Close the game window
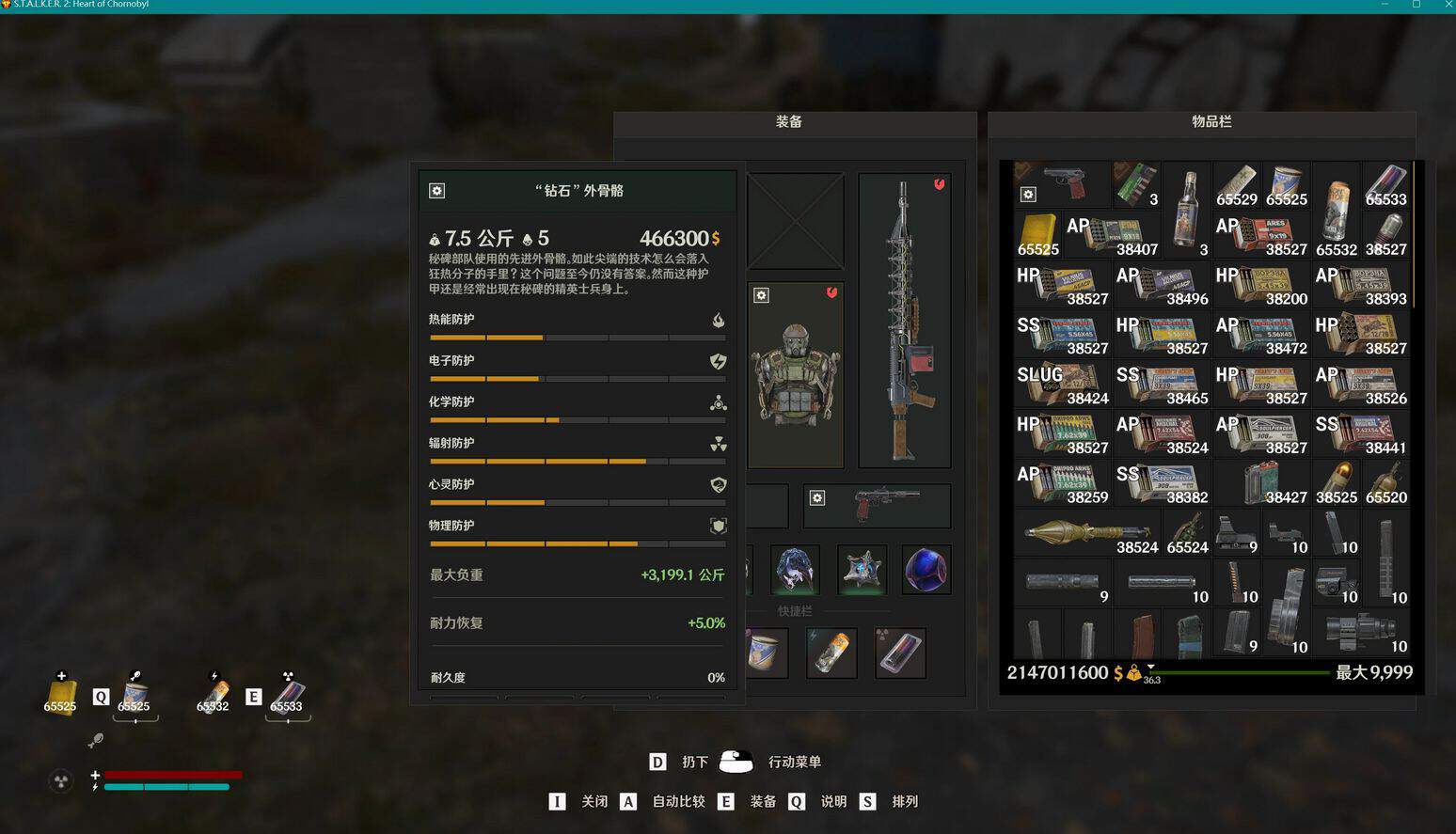 coord(1448,6)
